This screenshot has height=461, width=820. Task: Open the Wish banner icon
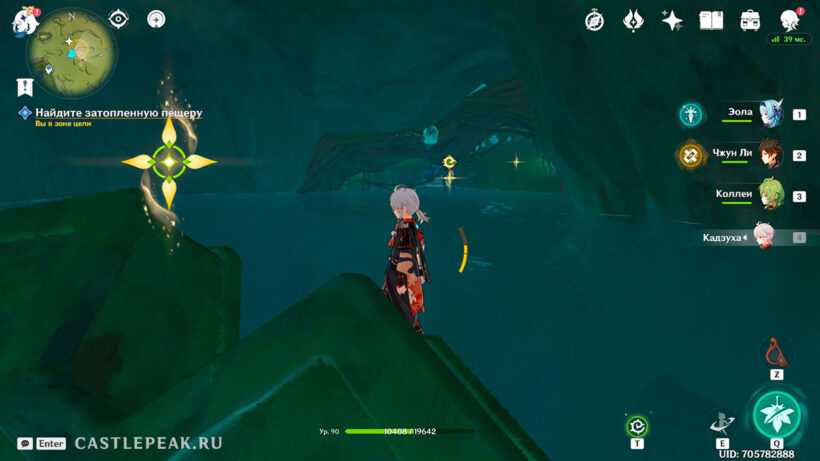click(x=633, y=20)
